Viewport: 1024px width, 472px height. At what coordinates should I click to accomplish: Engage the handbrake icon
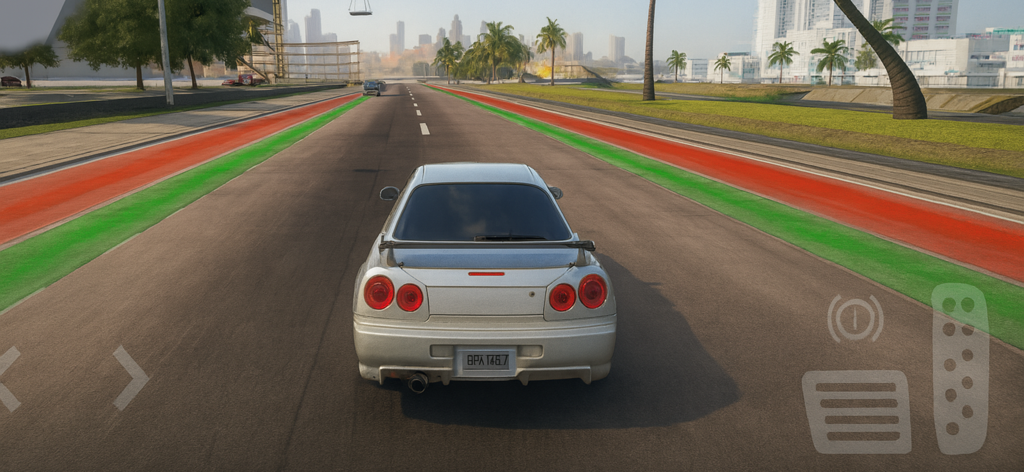click(855, 318)
